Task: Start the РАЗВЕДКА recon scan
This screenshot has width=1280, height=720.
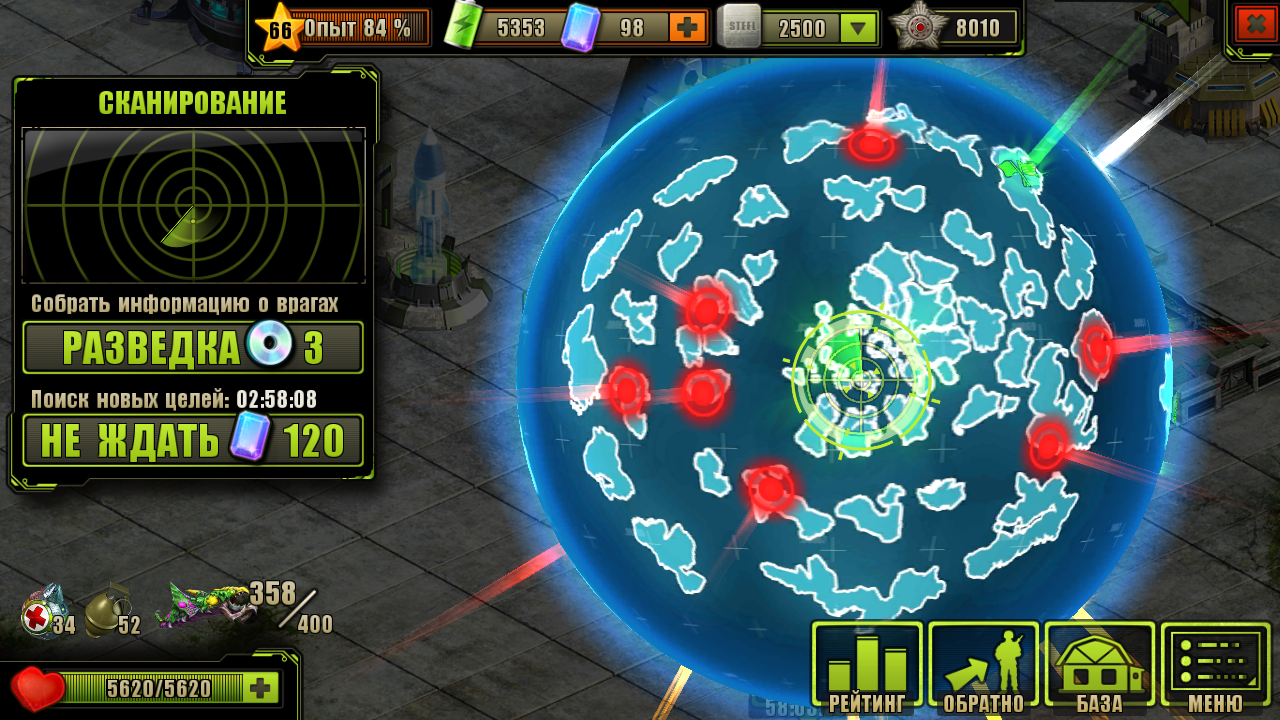Action: (x=193, y=347)
